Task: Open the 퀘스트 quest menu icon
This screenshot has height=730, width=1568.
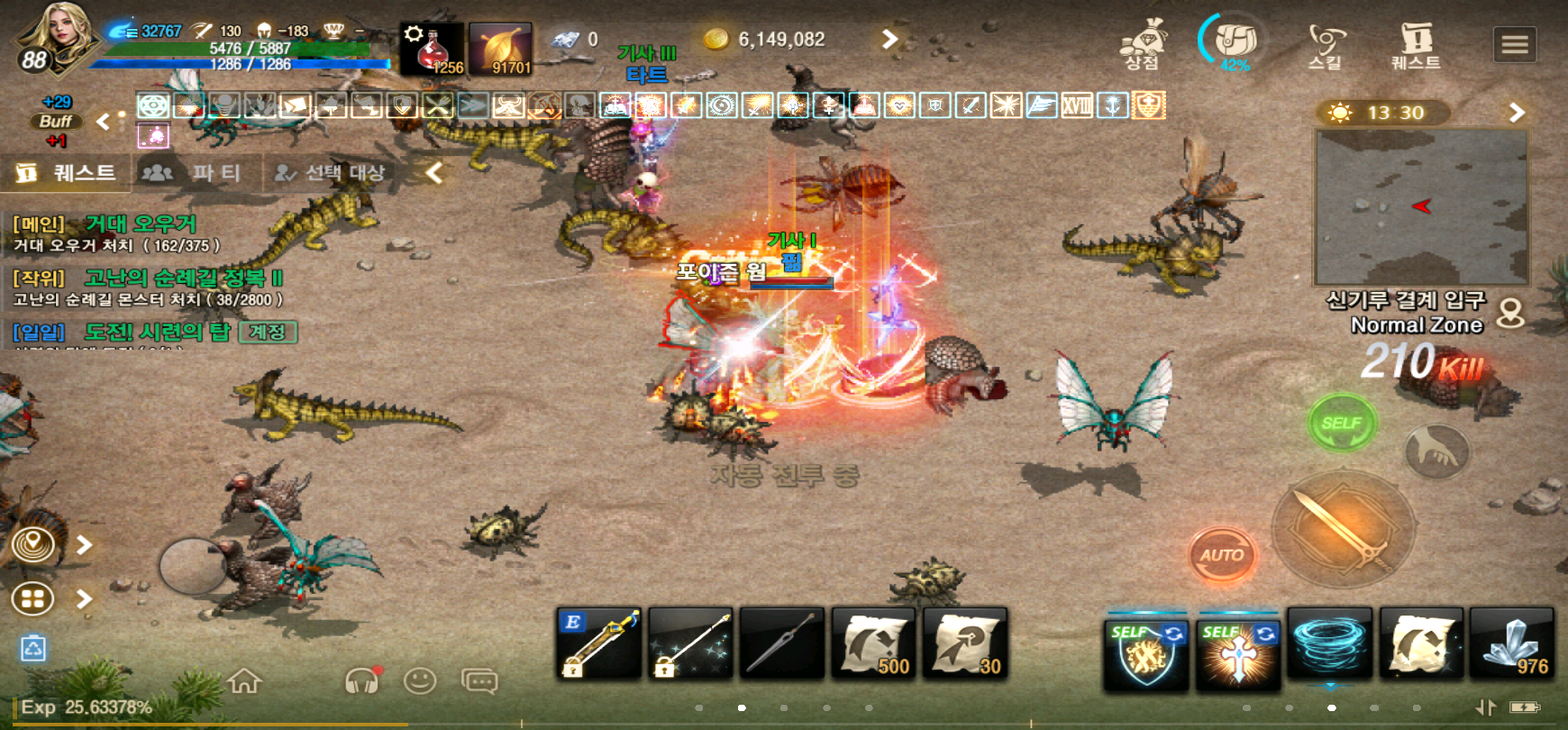Action: 1416,47
